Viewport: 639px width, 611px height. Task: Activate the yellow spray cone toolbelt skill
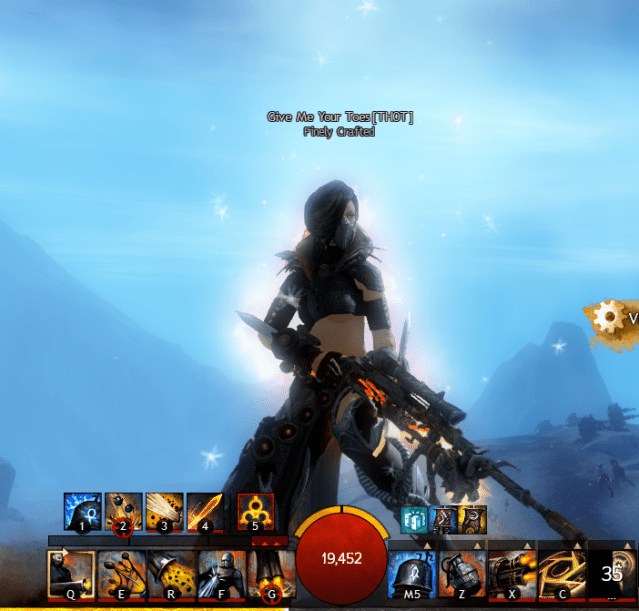point(170,573)
